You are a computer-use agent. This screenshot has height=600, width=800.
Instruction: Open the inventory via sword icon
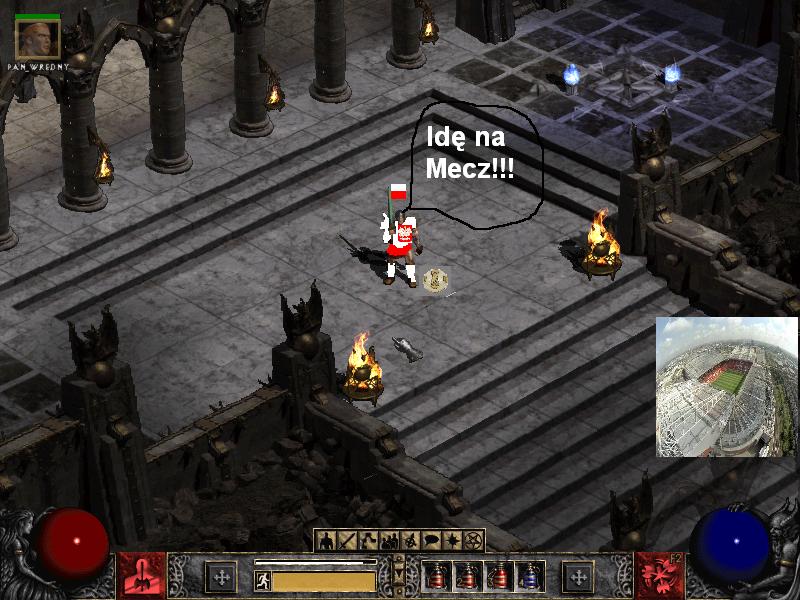click(348, 541)
